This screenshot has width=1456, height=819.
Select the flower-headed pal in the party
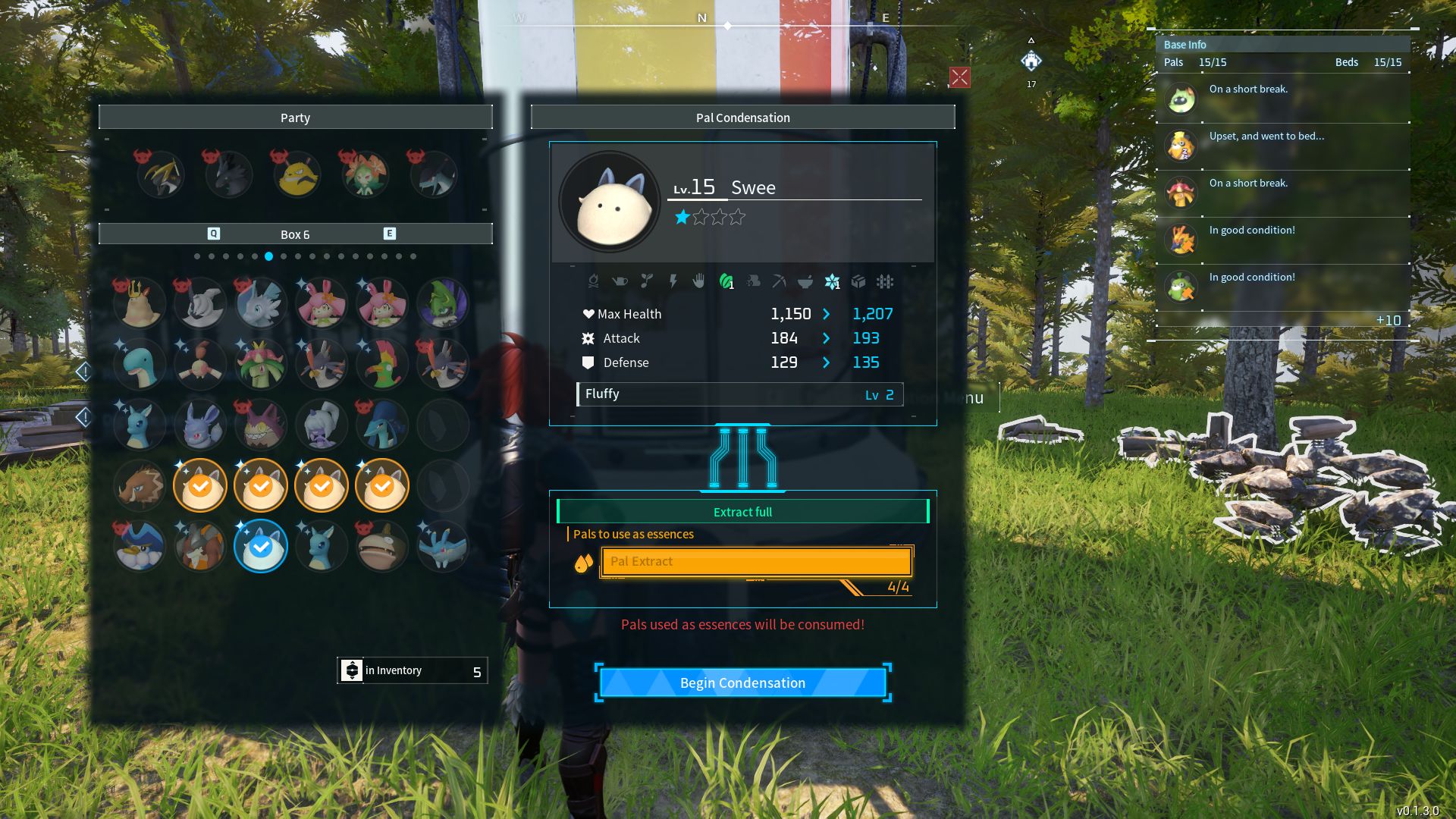pos(365,174)
